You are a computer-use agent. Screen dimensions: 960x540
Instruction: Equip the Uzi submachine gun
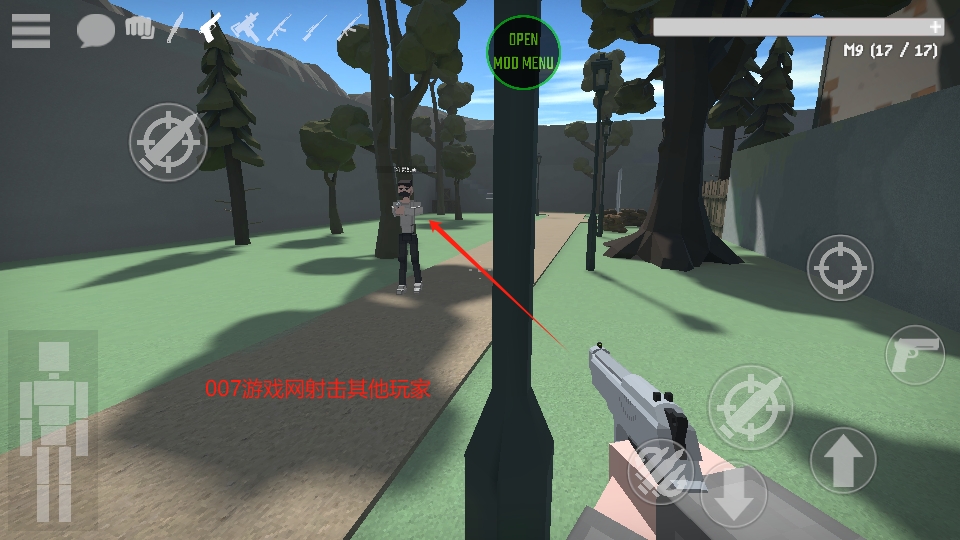245,28
